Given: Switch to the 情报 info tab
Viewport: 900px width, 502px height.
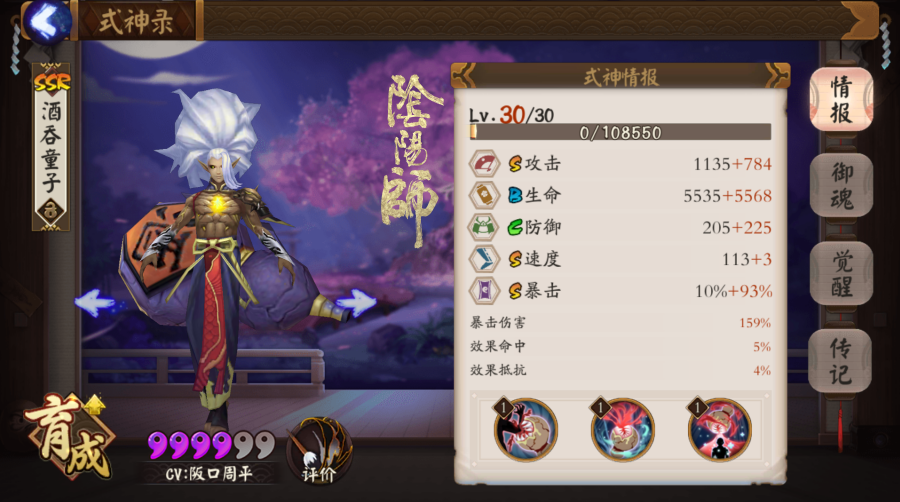Looking at the screenshot, I should coord(840,100).
